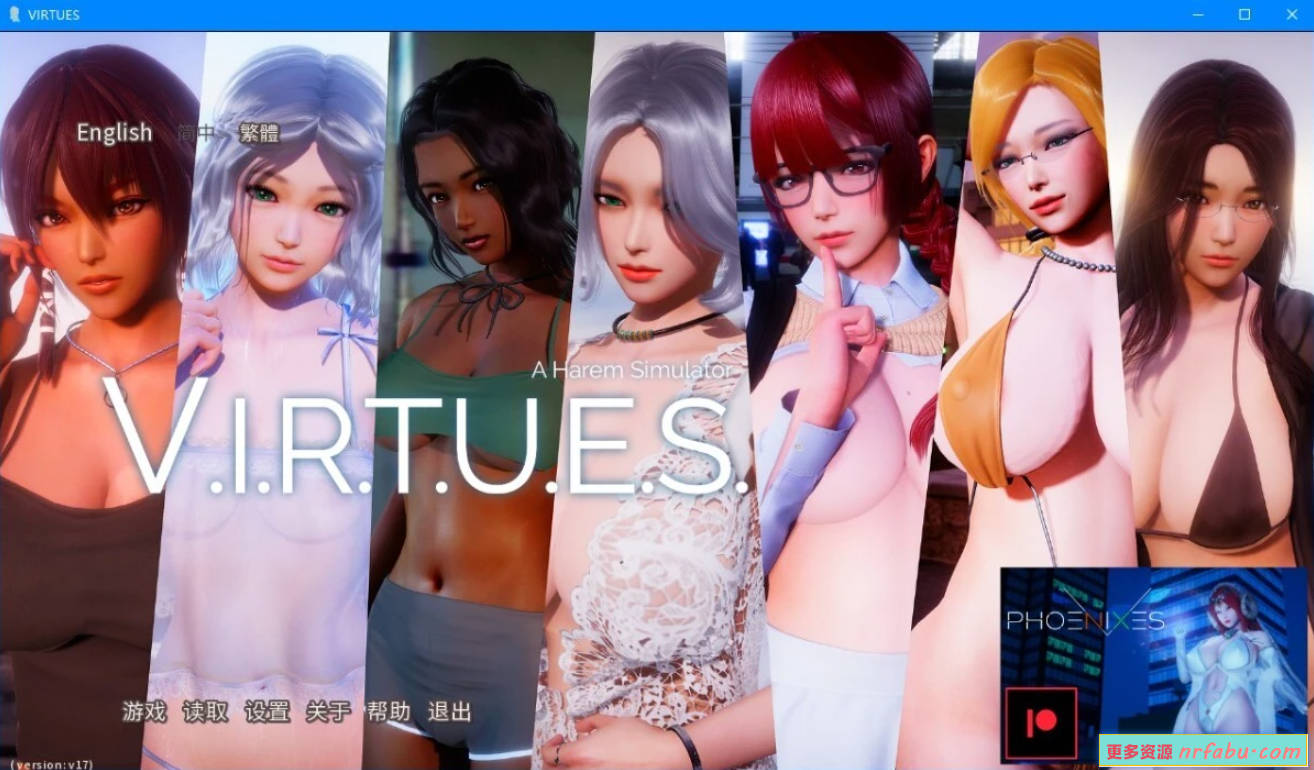
Task: Switch language to English
Action: (x=113, y=132)
